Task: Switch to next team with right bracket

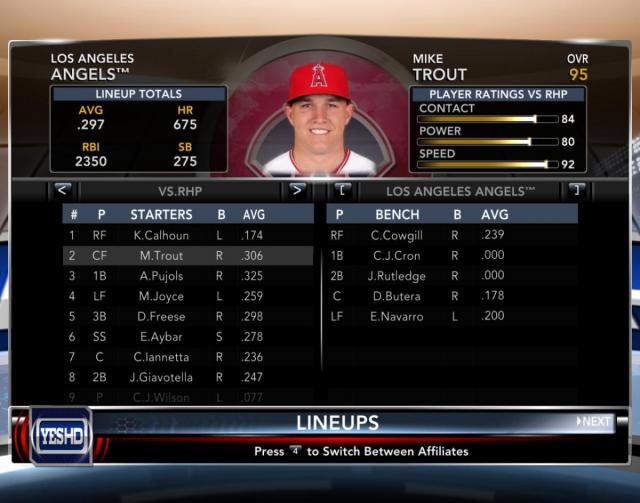Action: pyautogui.click(x=576, y=189)
